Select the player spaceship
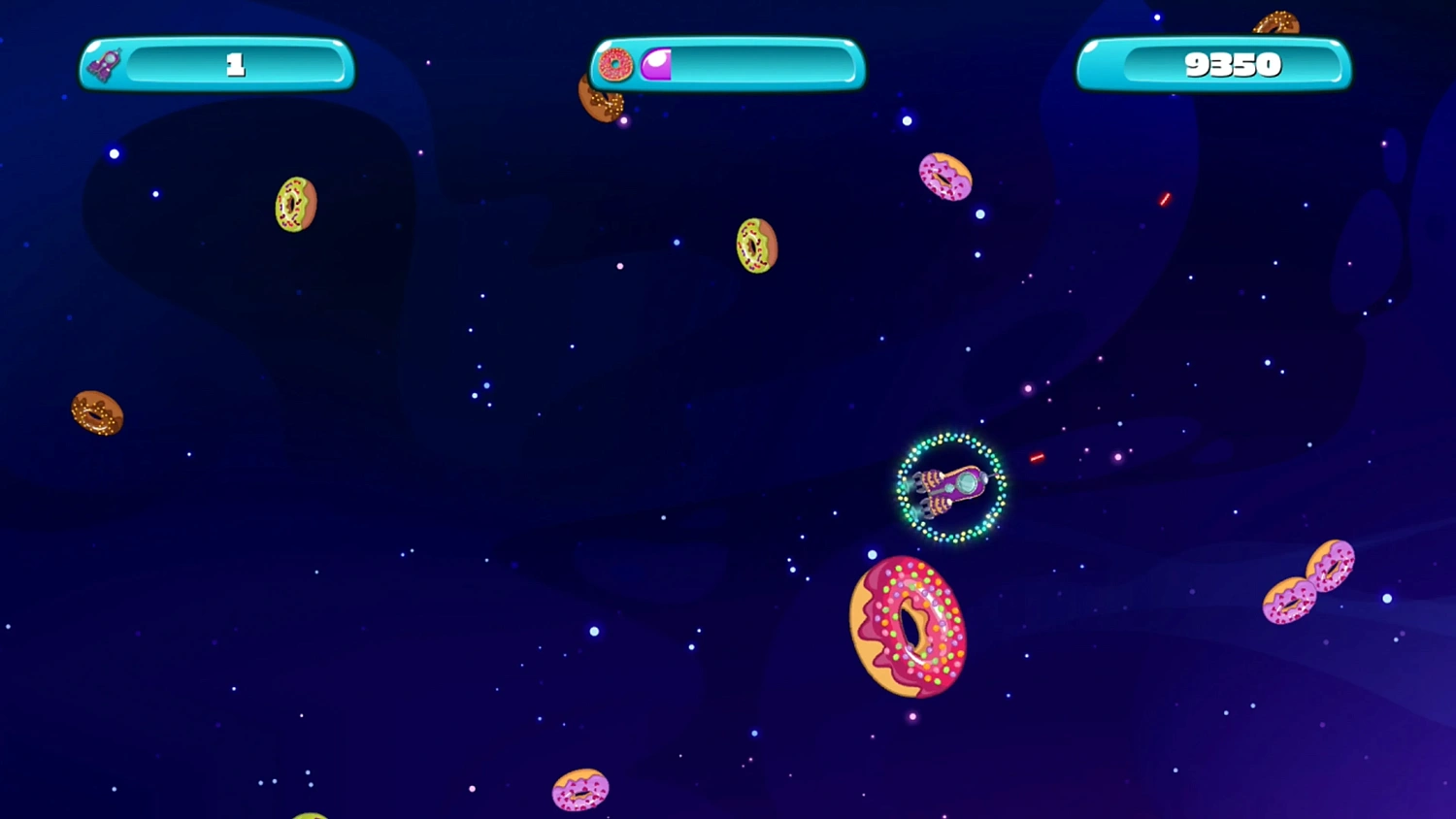 [x=949, y=488]
